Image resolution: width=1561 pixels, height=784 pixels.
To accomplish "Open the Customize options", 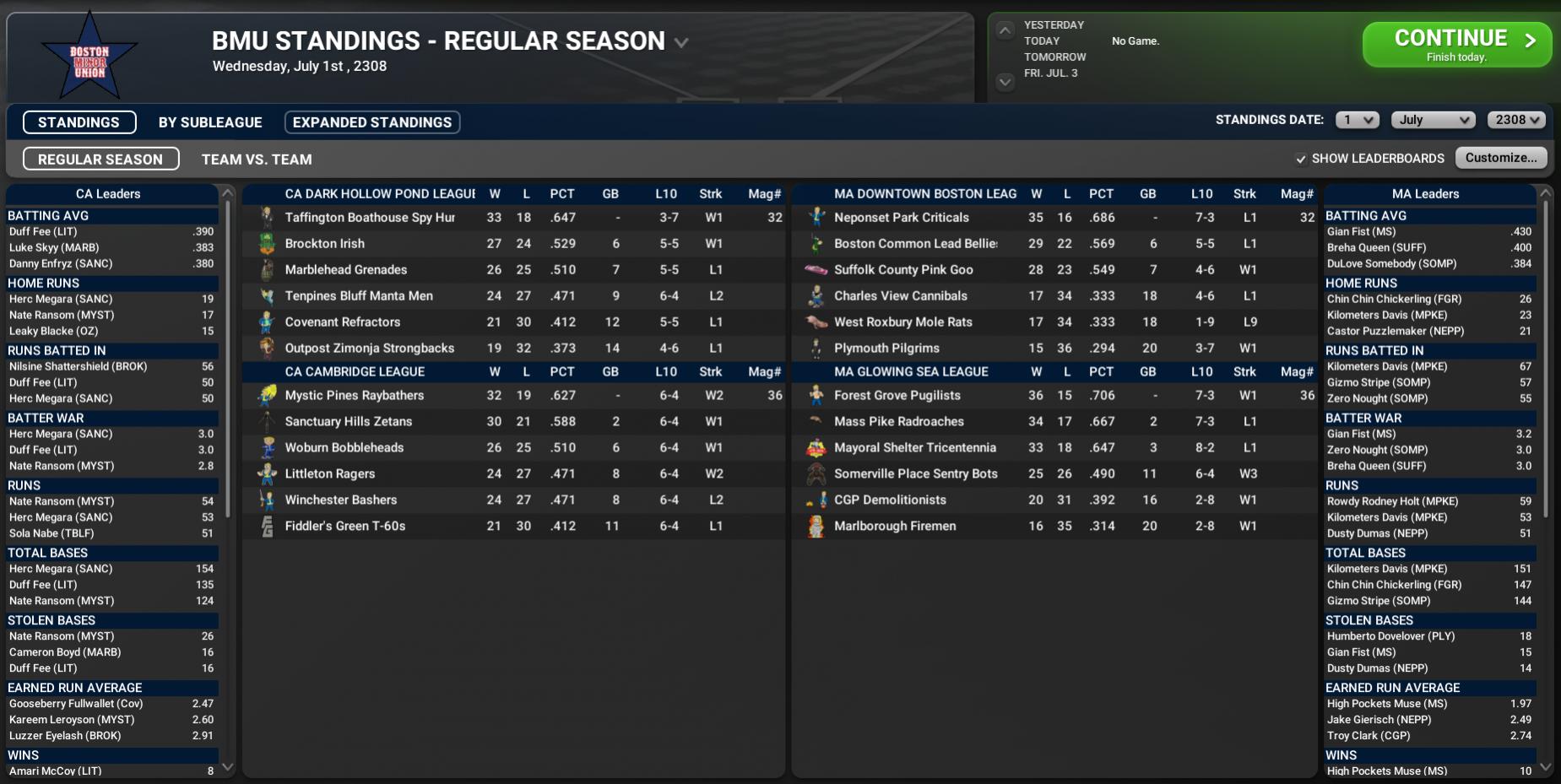I will click(x=1500, y=158).
